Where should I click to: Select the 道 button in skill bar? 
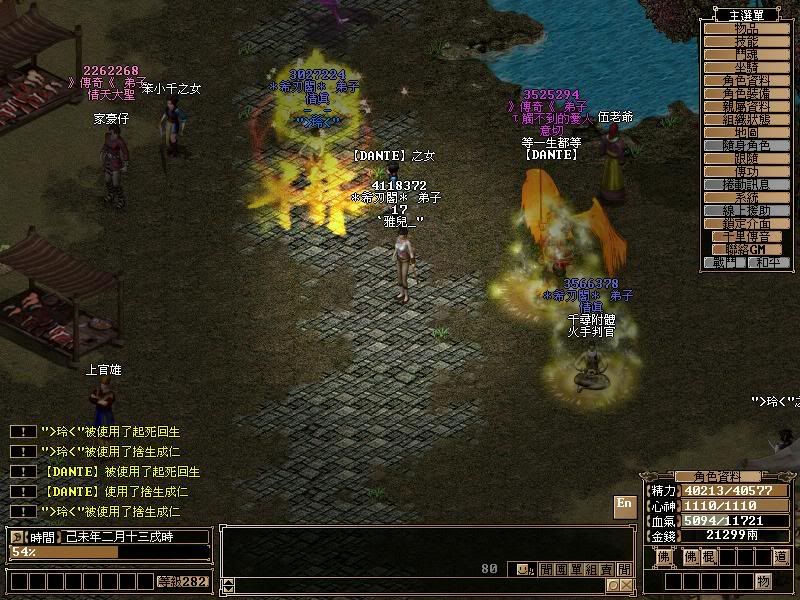click(780, 557)
